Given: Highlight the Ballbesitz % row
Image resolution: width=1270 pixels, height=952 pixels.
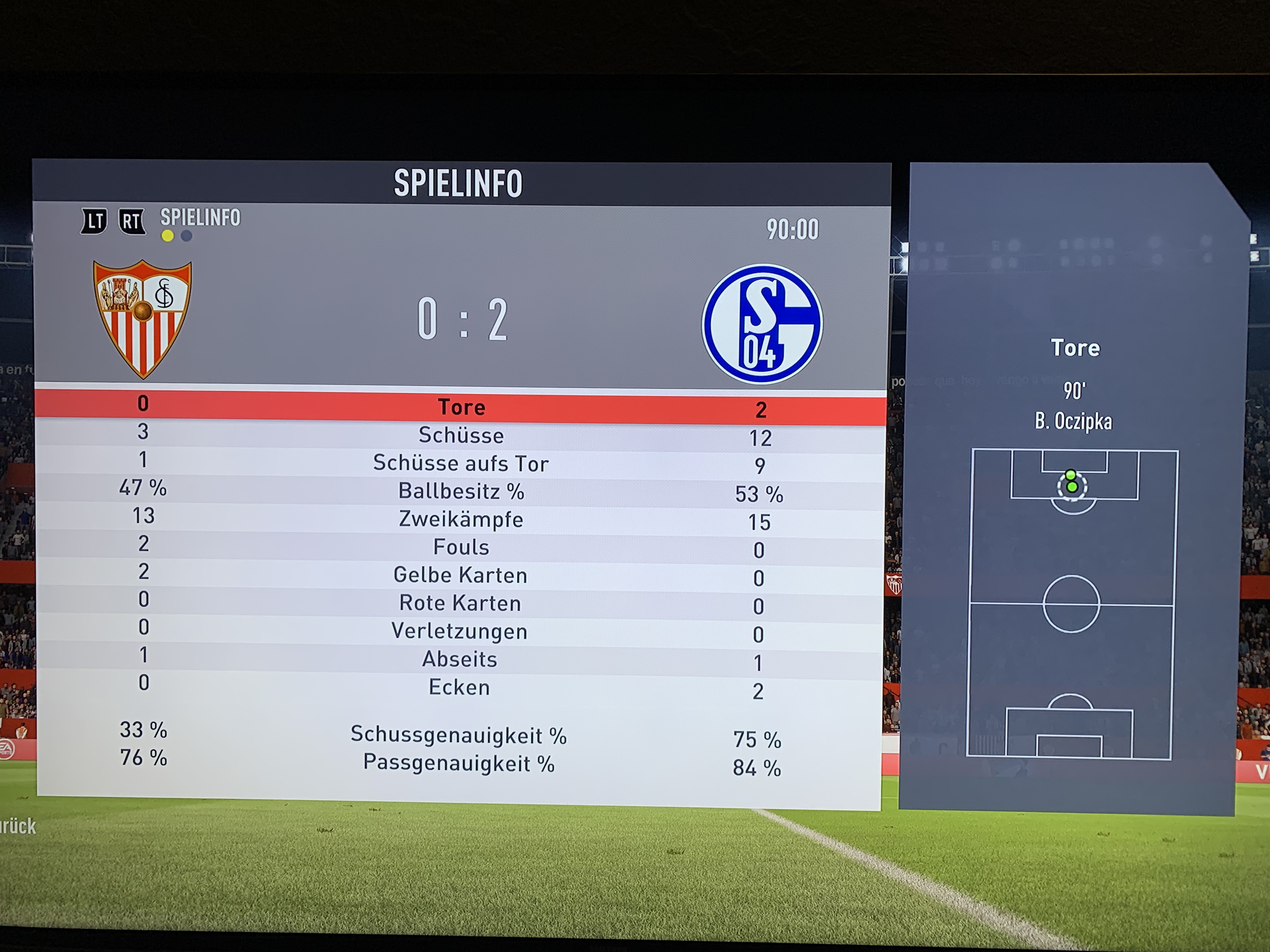Looking at the screenshot, I should [461, 492].
